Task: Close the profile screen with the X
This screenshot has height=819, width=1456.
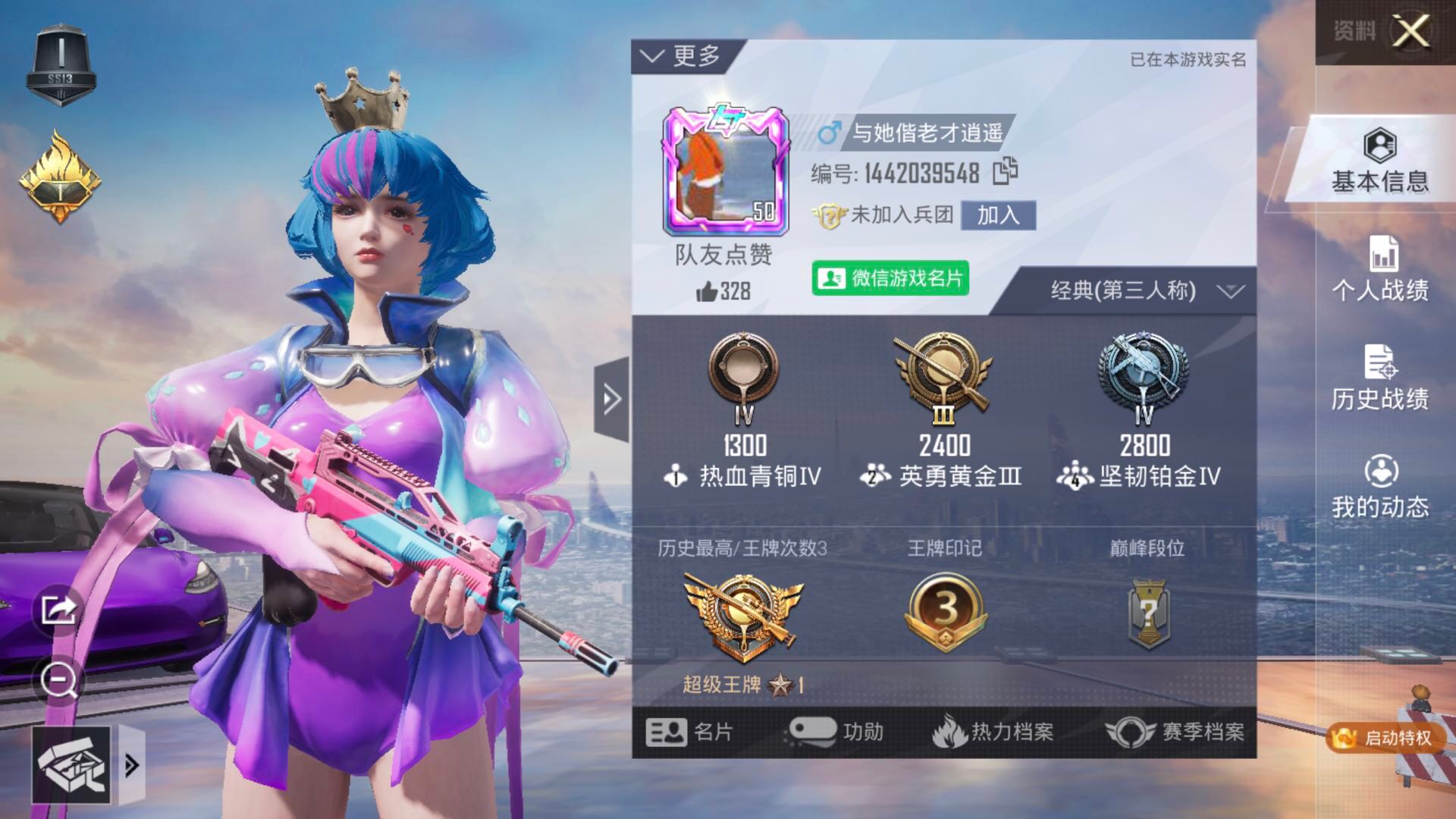Action: click(x=1410, y=32)
